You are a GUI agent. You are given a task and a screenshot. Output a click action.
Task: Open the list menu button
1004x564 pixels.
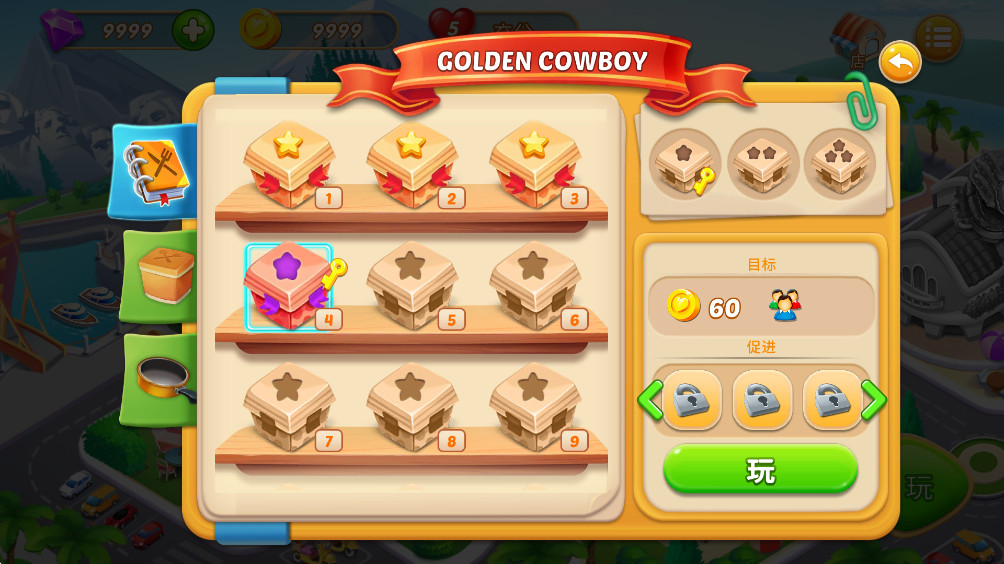(938, 38)
